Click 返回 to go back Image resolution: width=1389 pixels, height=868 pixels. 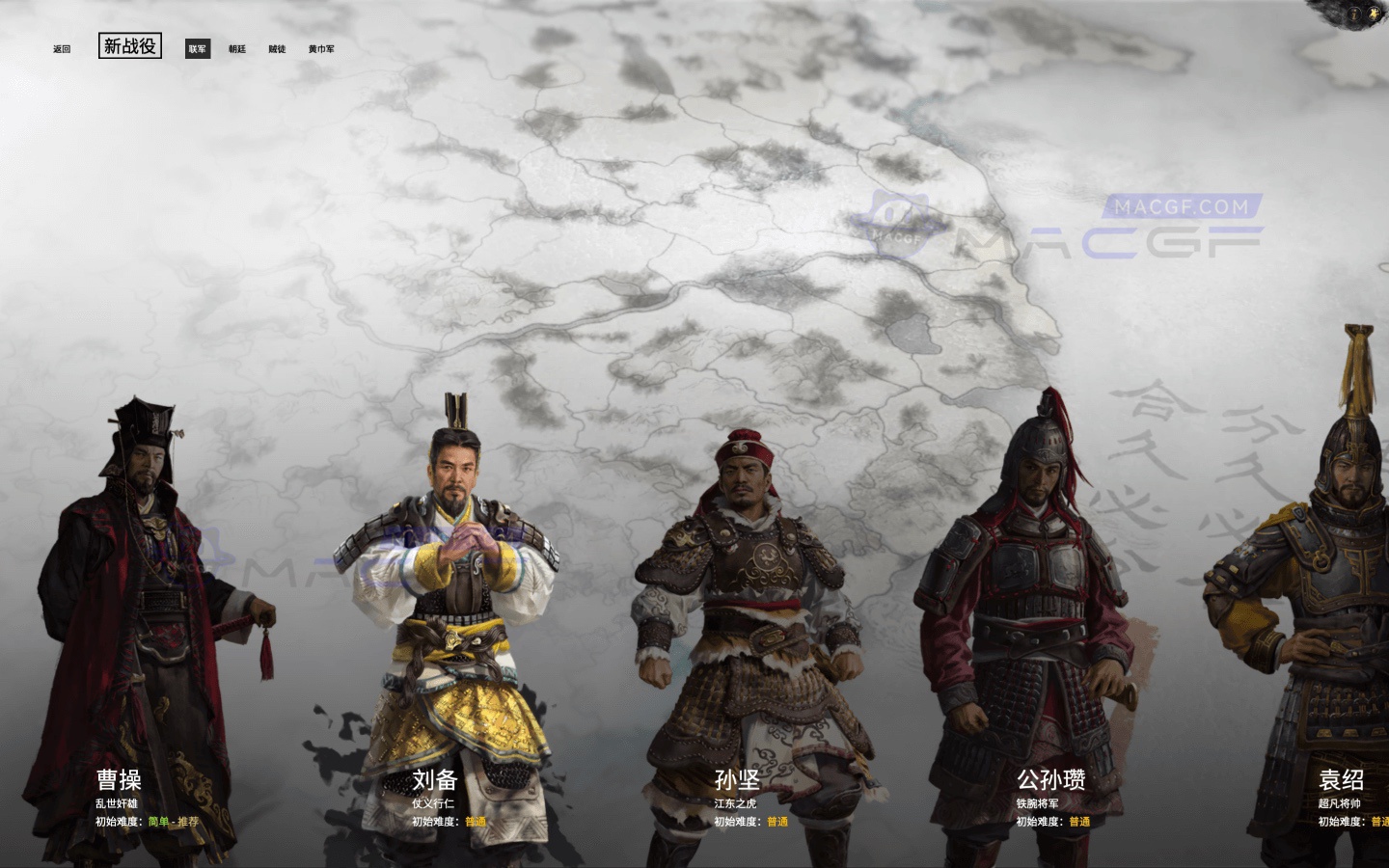click(60, 47)
